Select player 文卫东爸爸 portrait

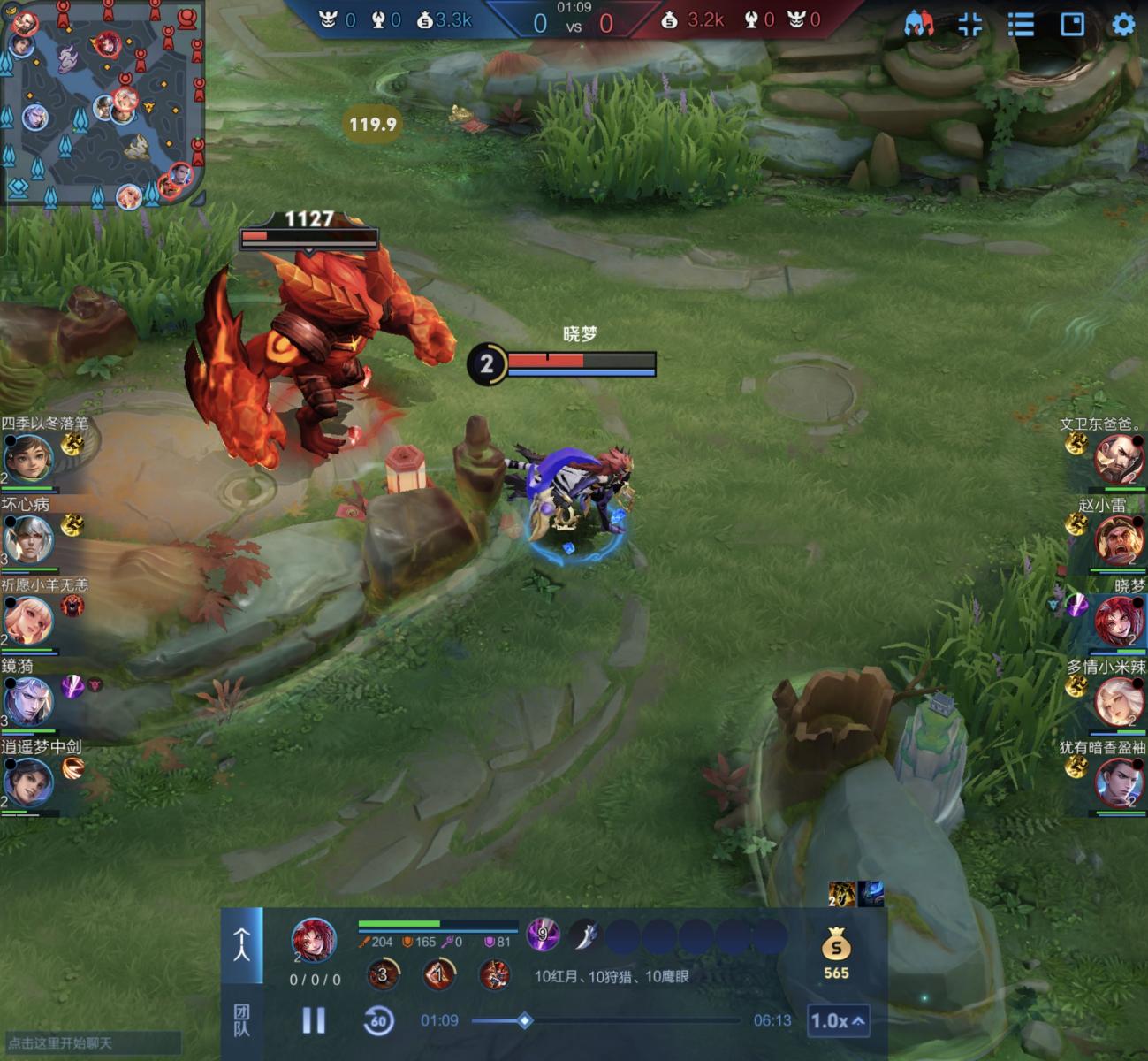pyautogui.click(x=1119, y=458)
